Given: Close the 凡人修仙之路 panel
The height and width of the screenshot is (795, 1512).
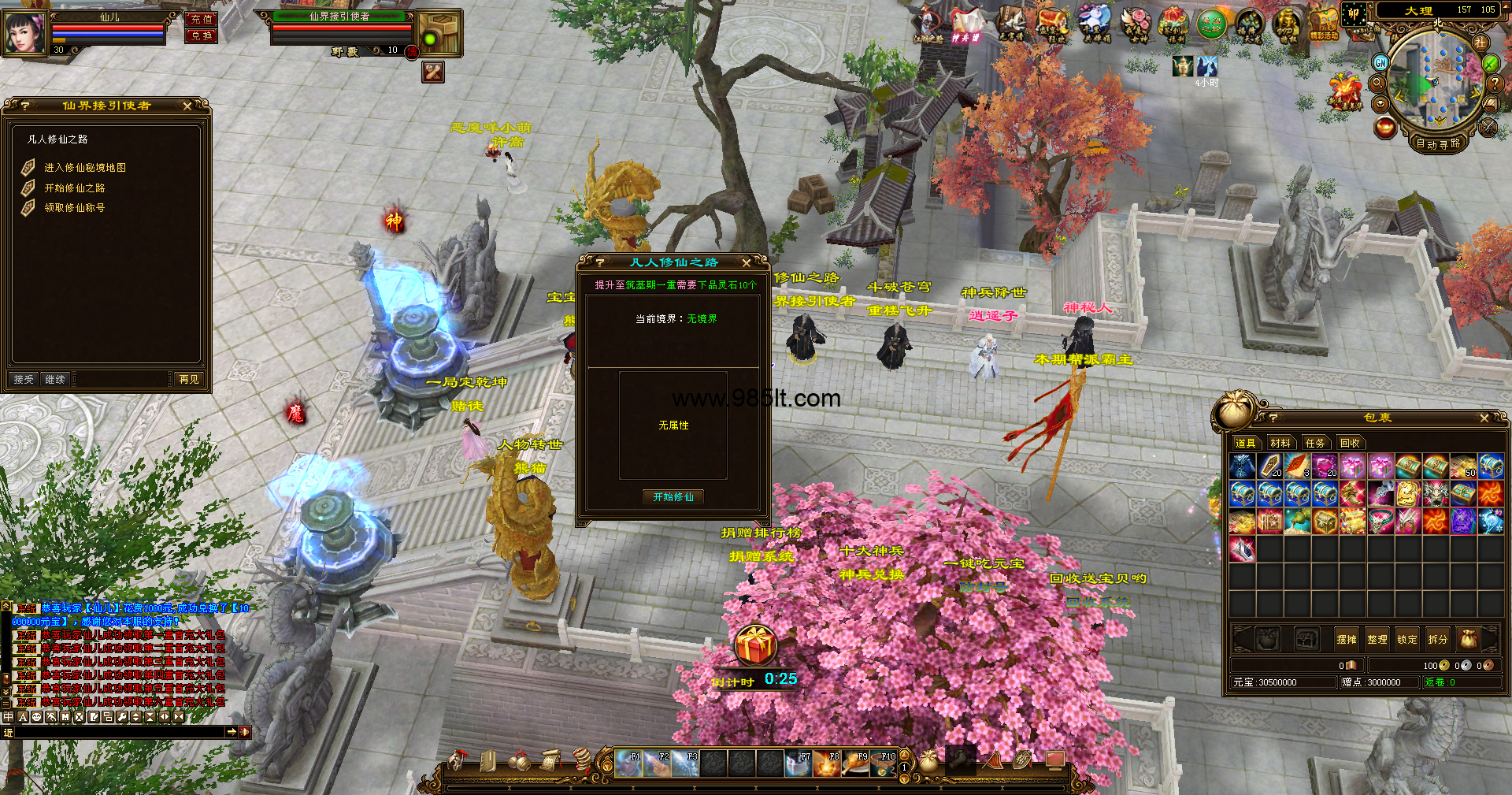Looking at the screenshot, I should tap(747, 262).
